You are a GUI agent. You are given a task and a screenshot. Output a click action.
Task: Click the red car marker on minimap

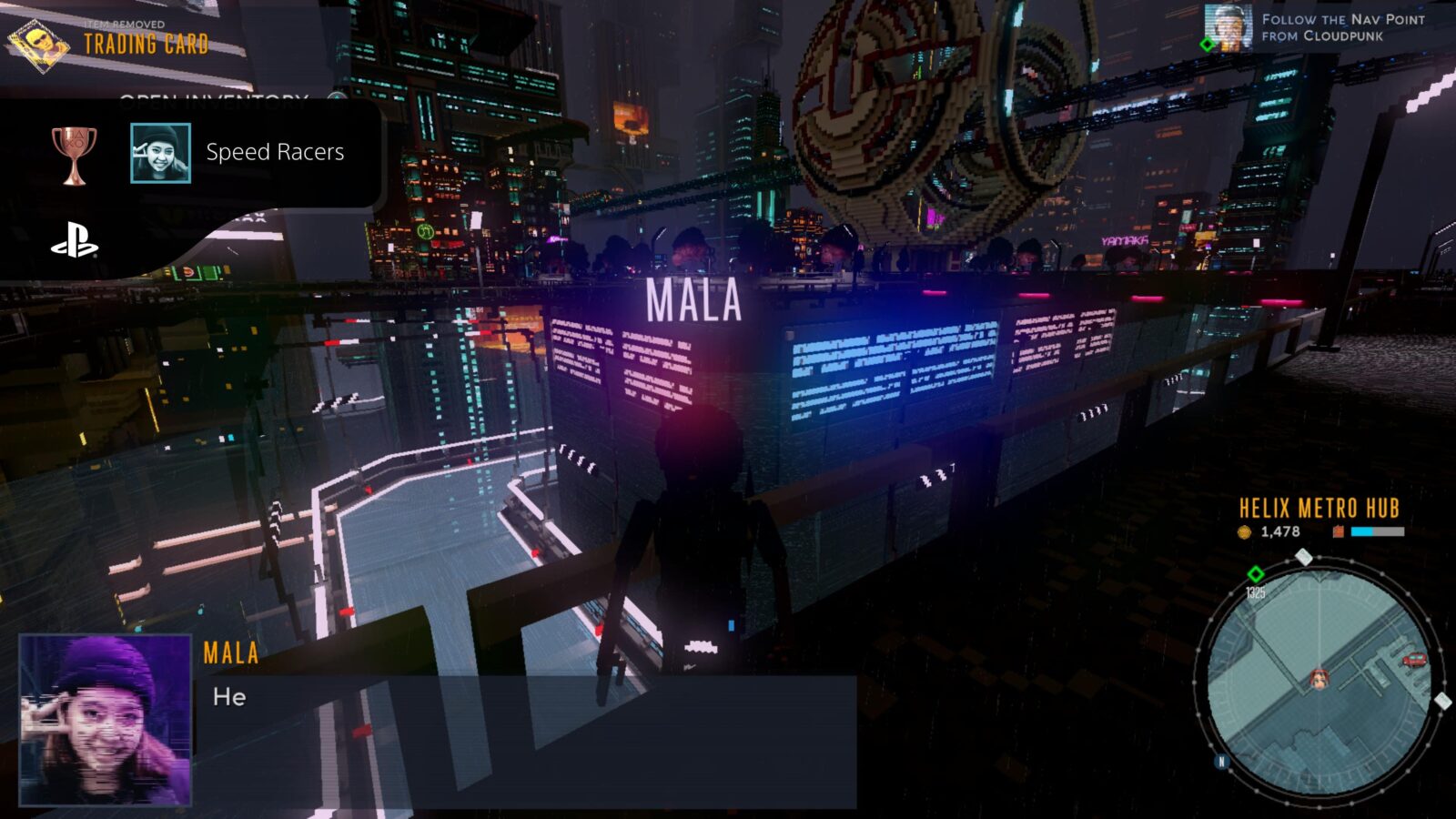[1414, 659]
